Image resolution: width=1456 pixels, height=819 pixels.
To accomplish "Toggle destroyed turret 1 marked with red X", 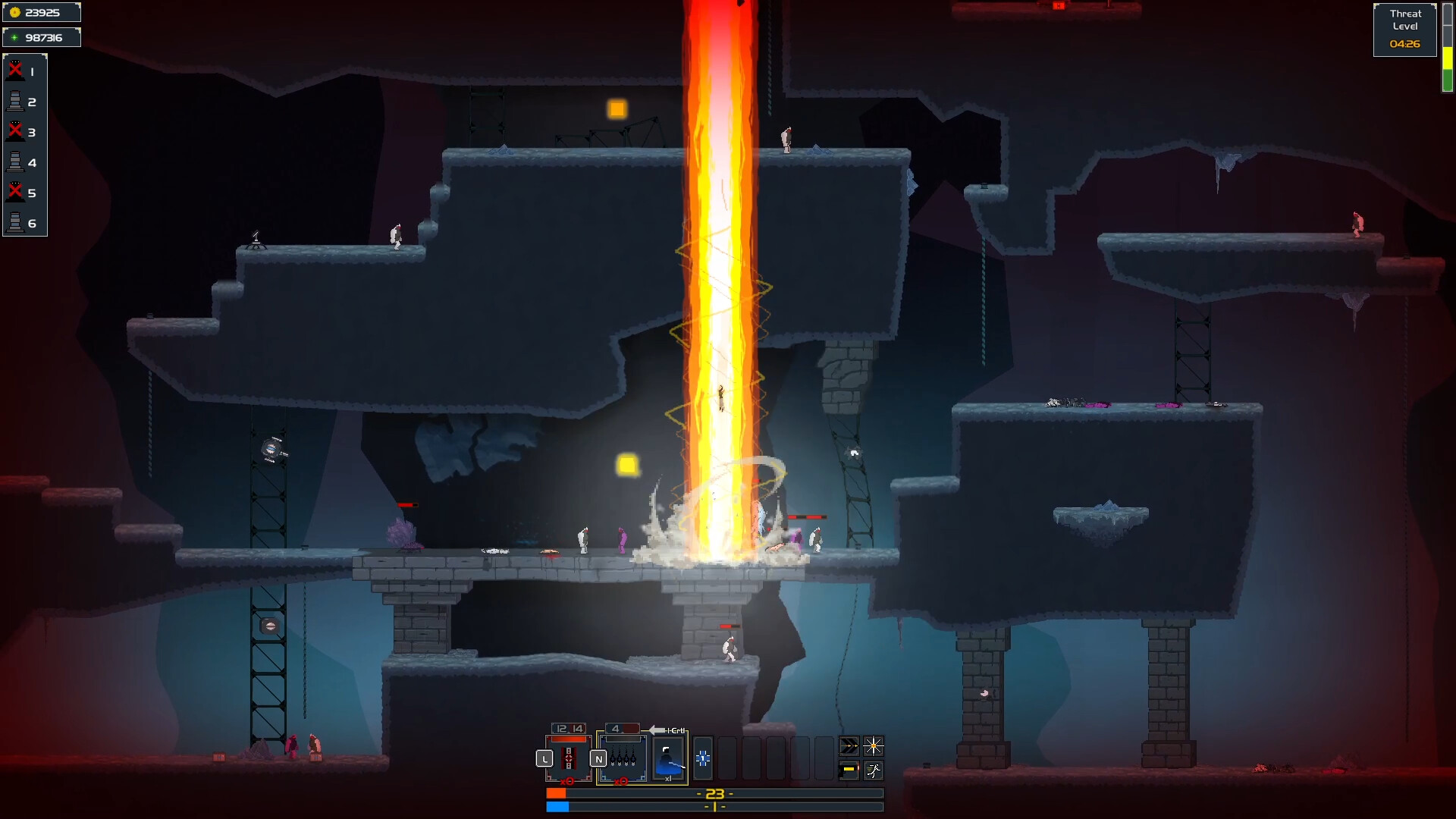I will (x=14, y=70).
